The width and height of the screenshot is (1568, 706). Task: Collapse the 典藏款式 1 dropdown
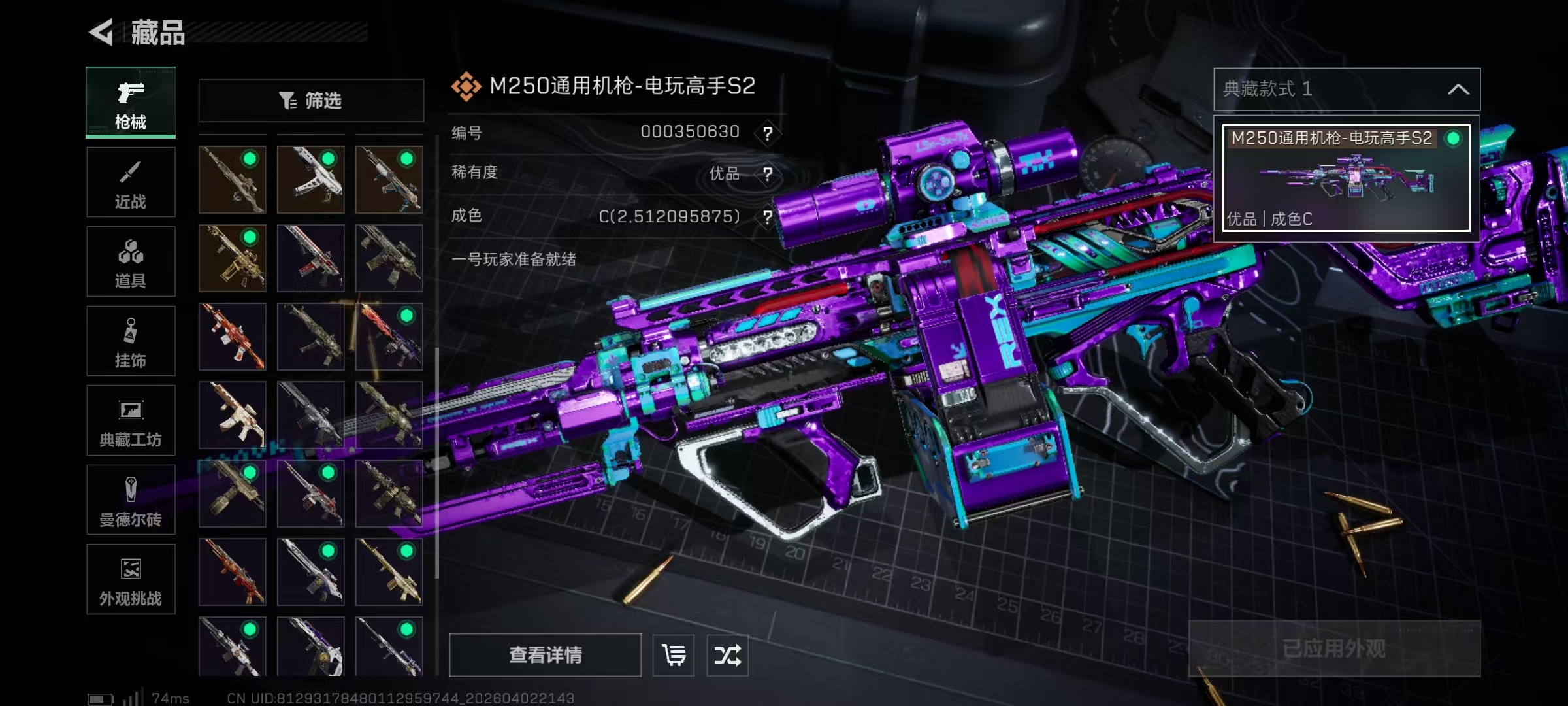pos(1458,90)
